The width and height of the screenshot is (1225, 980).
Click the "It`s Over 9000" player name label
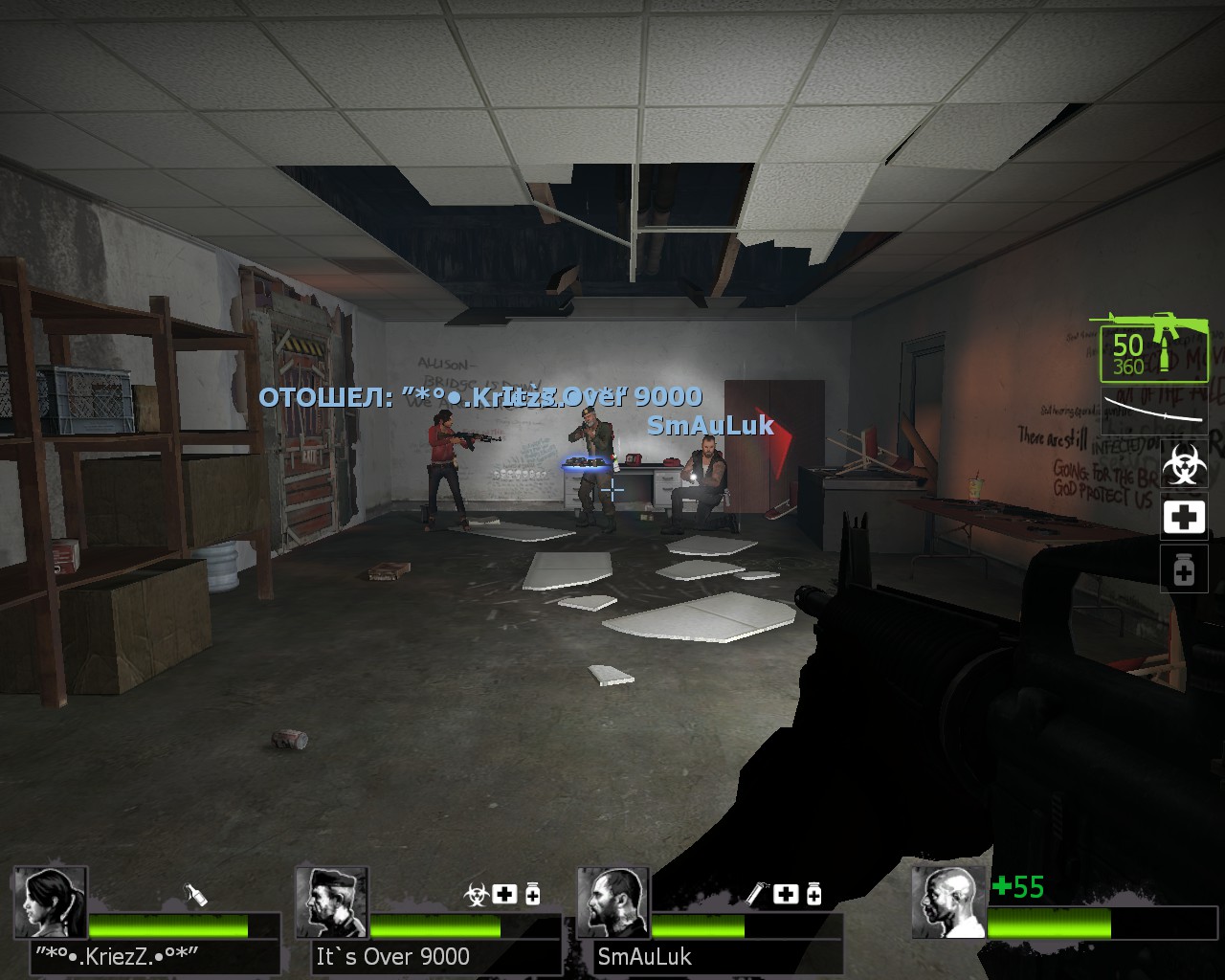pos(393,956)
